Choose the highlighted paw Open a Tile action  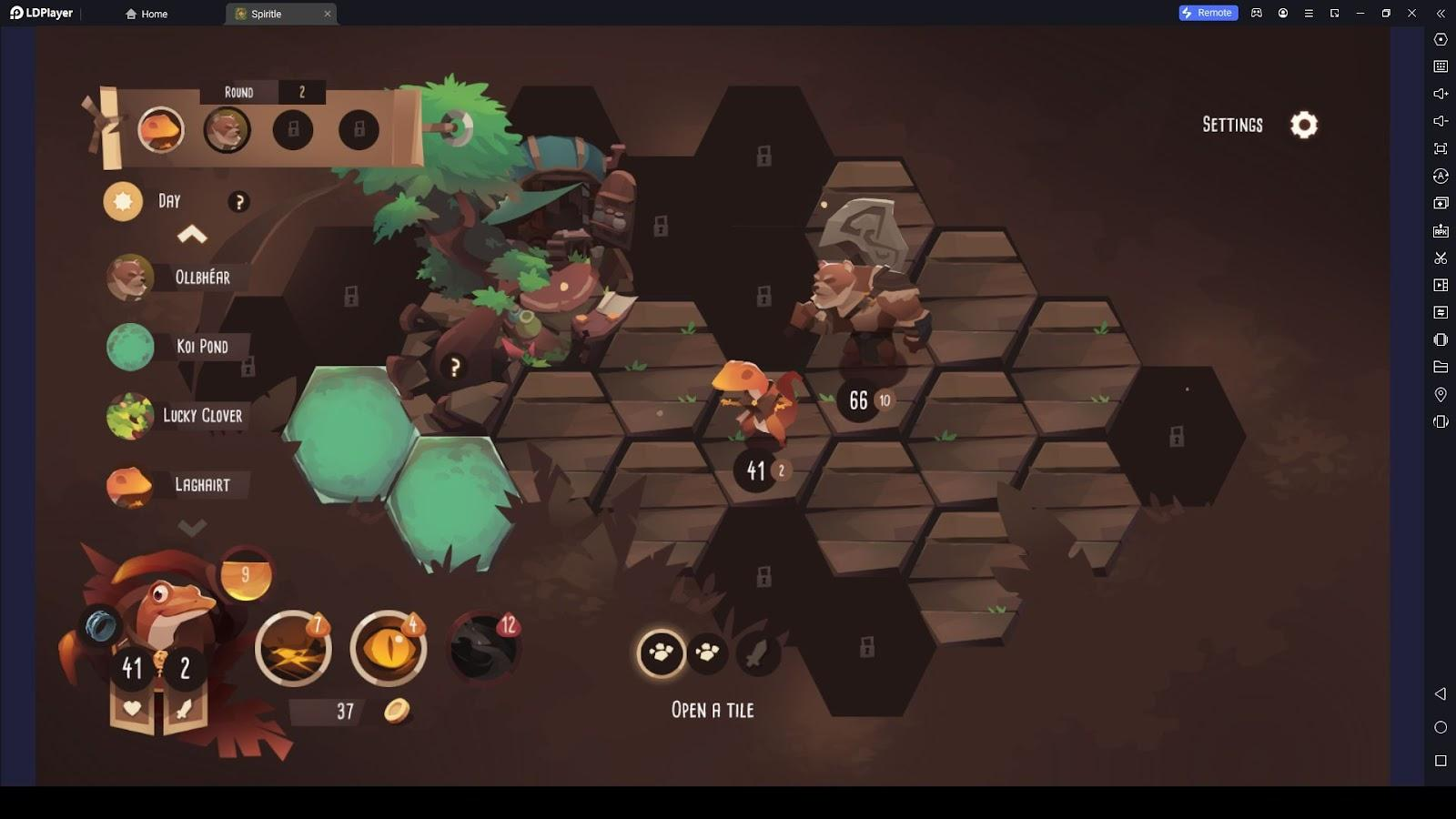[x=661, y=652]
